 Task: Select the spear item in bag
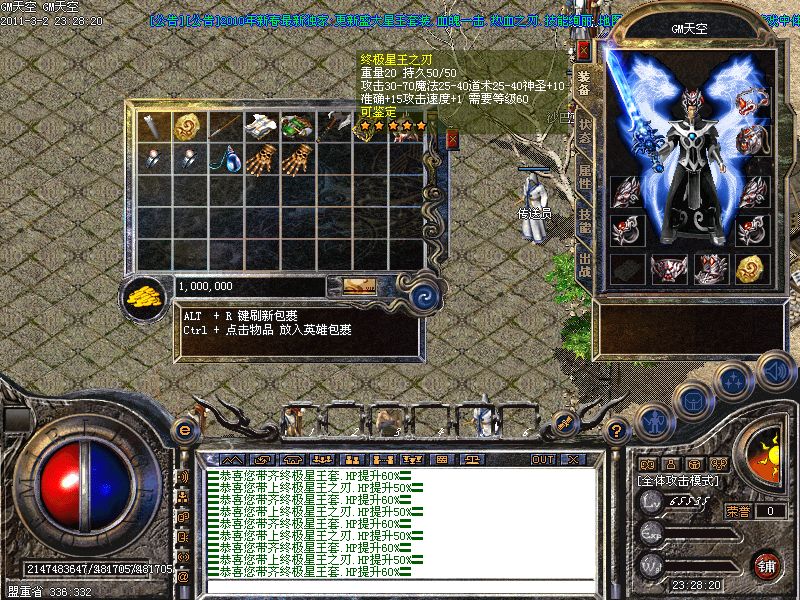click(x=225, y=126)
